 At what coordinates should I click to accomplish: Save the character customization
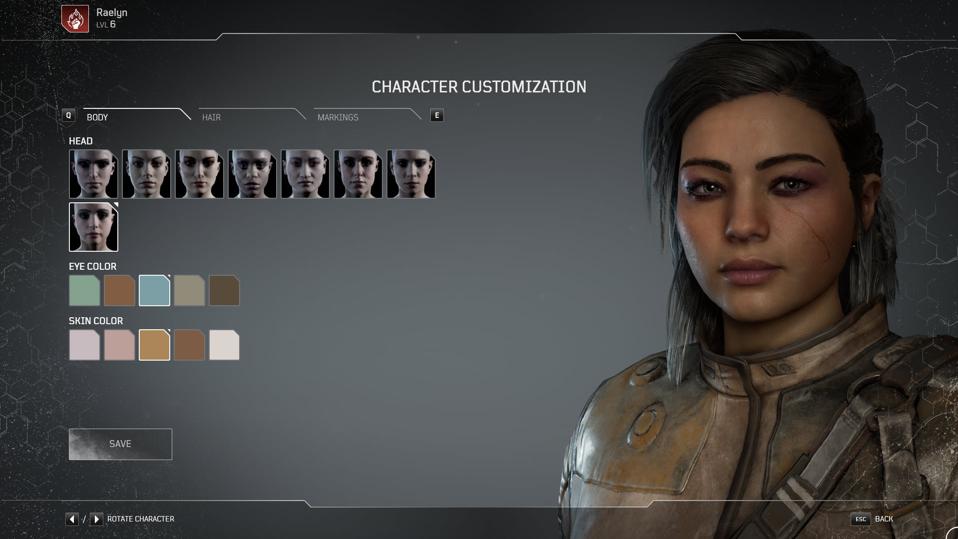click(x=120, y=444)
